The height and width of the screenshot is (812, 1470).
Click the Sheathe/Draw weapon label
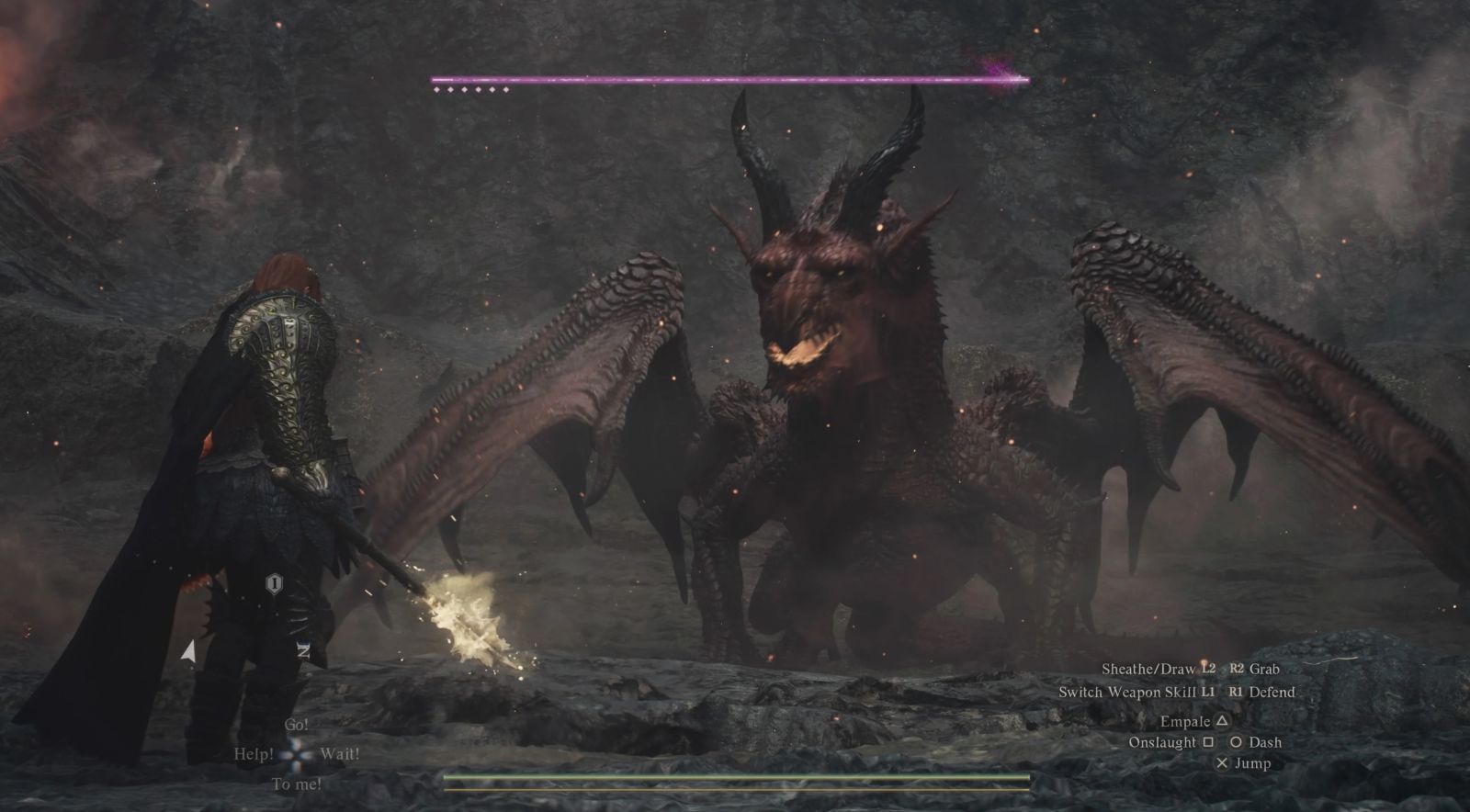pos(1148,670)
